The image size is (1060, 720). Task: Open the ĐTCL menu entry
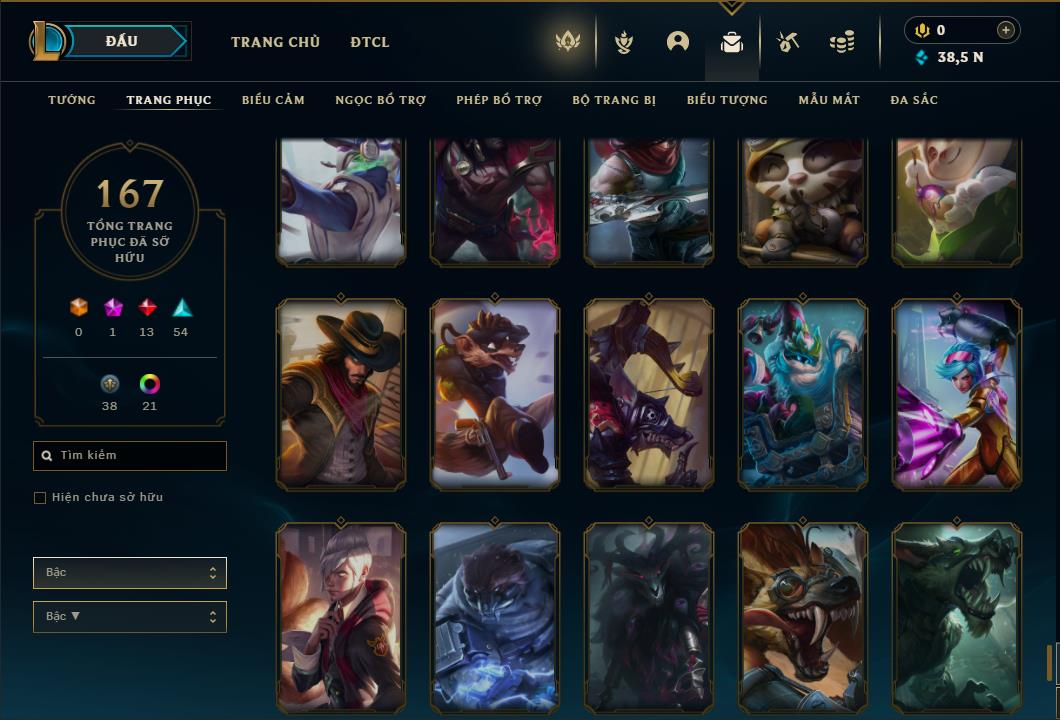click(370, 42)
